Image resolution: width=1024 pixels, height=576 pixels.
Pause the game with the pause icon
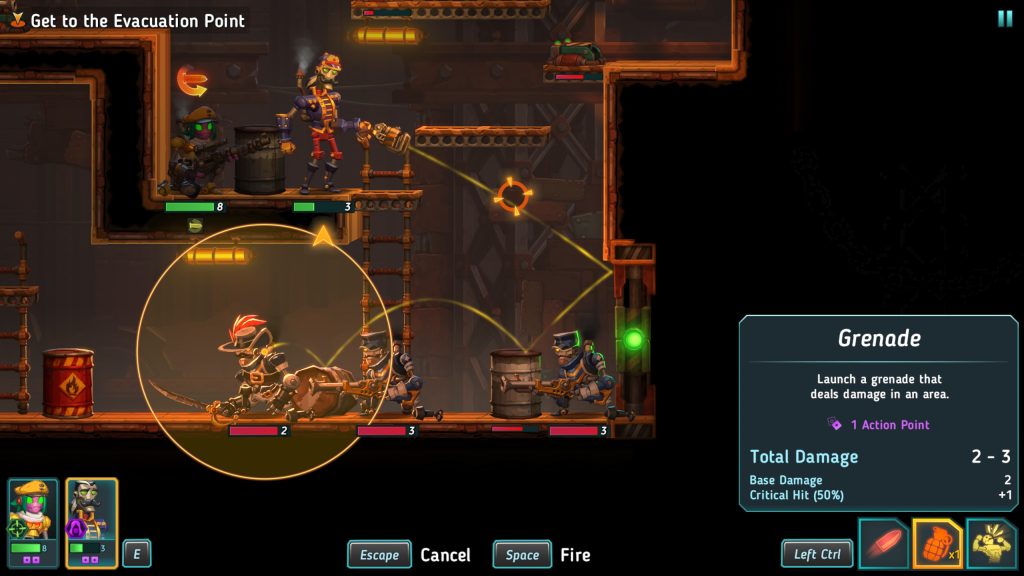click(x=1004, y=18)
